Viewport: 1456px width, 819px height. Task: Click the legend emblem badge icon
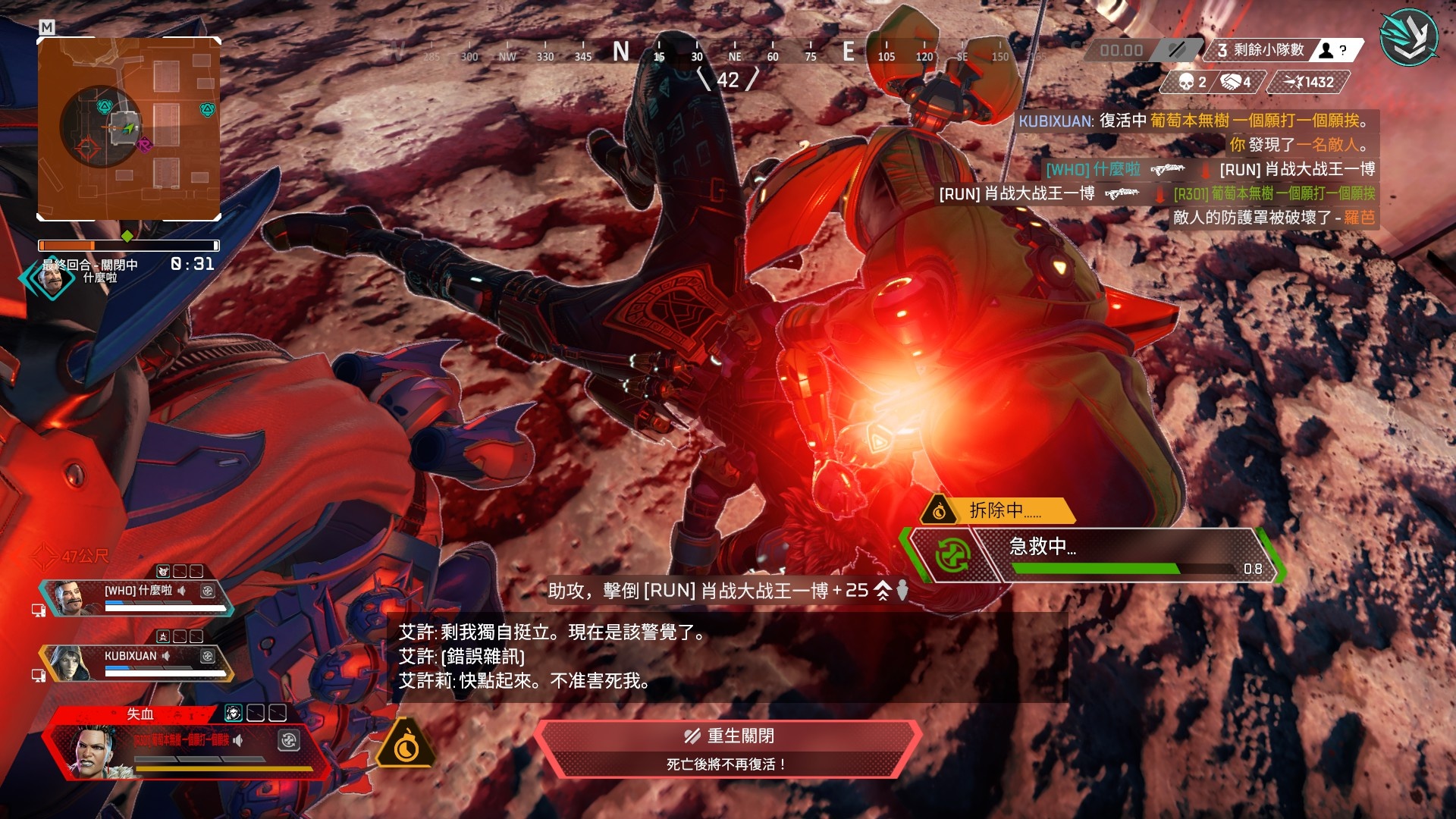(1408, 38)
